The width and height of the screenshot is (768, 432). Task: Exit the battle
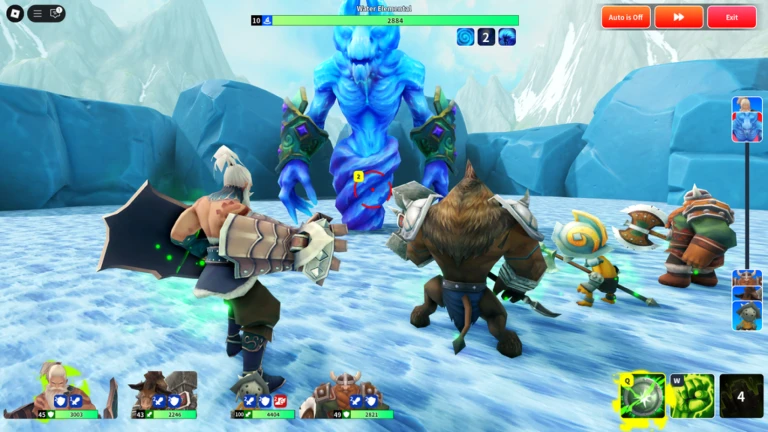click(x=732, y=17)
